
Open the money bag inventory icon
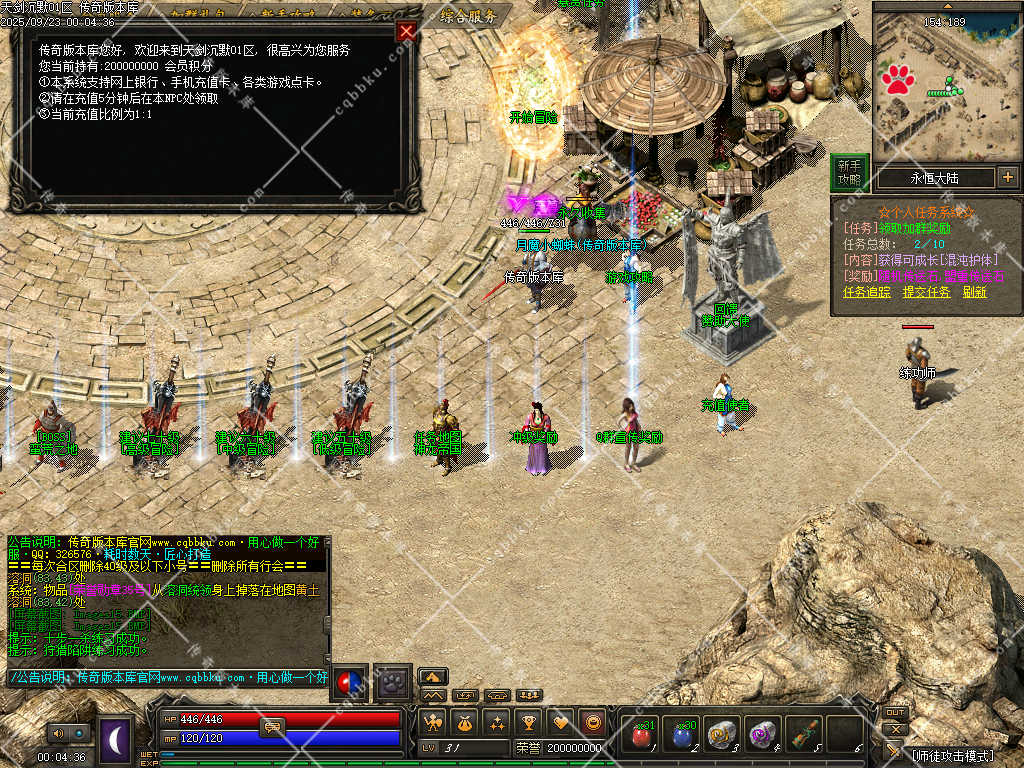[x=465, y=722]
